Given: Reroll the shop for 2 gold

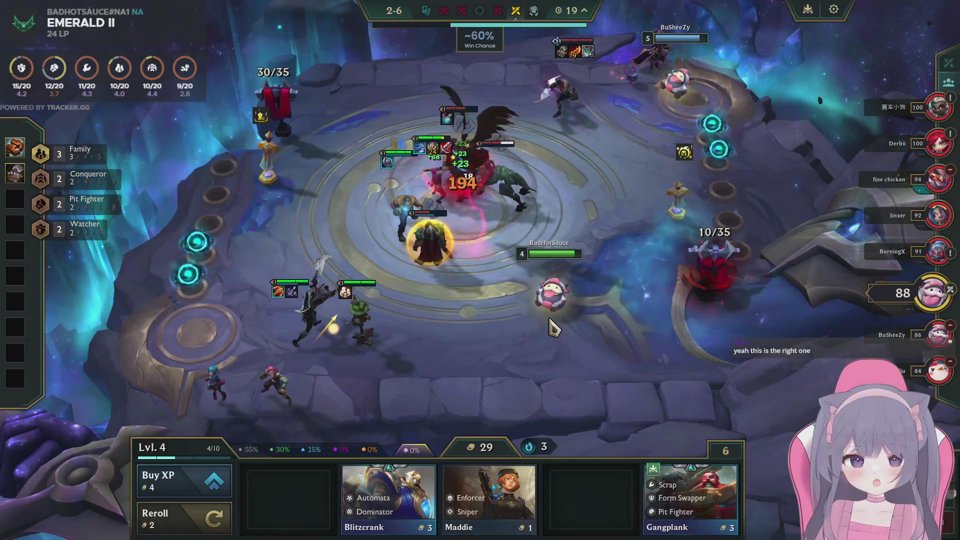Looking at the screenshot, I should (184, 518).
